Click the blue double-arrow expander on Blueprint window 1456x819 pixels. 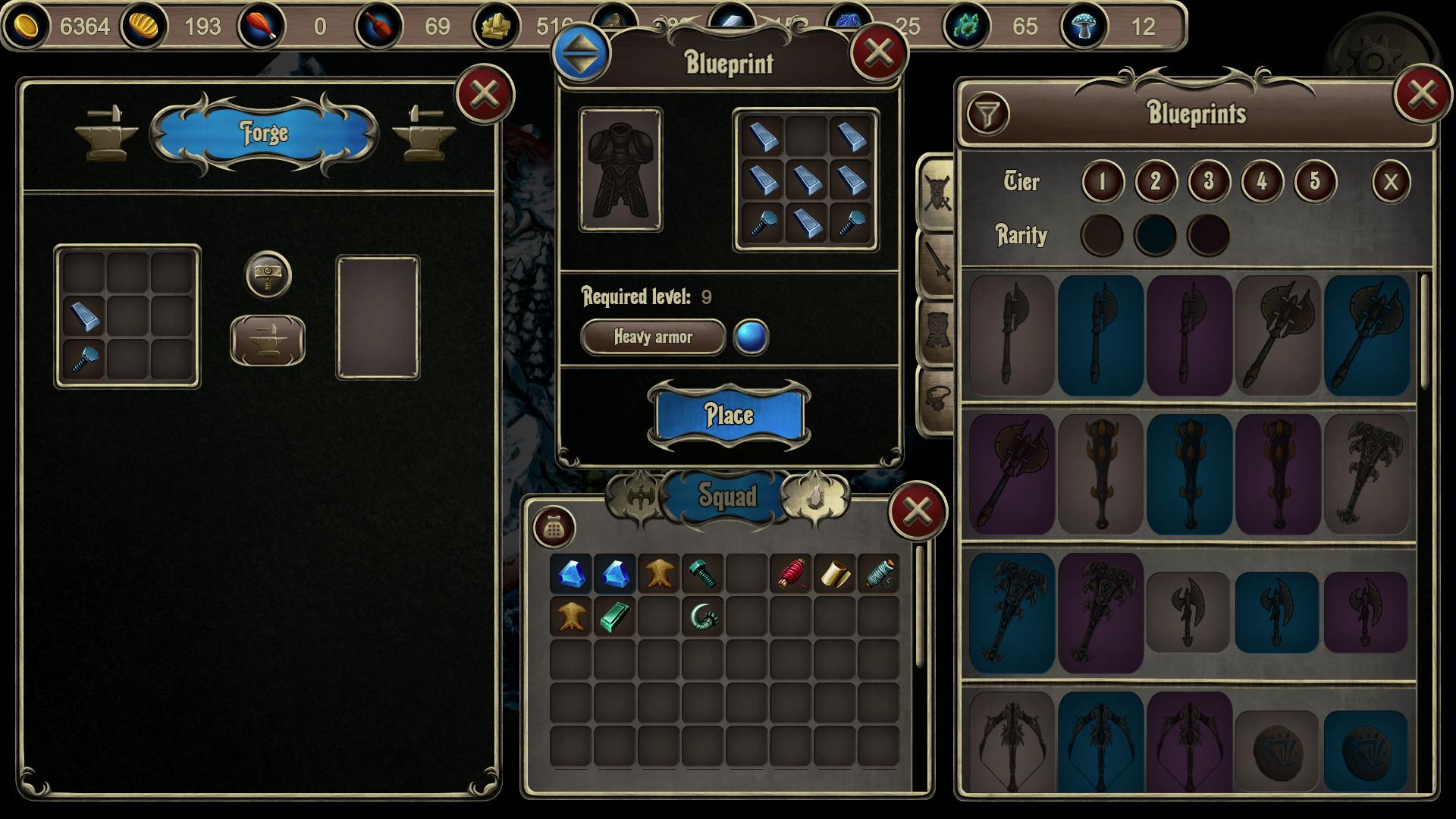(579, 54)
